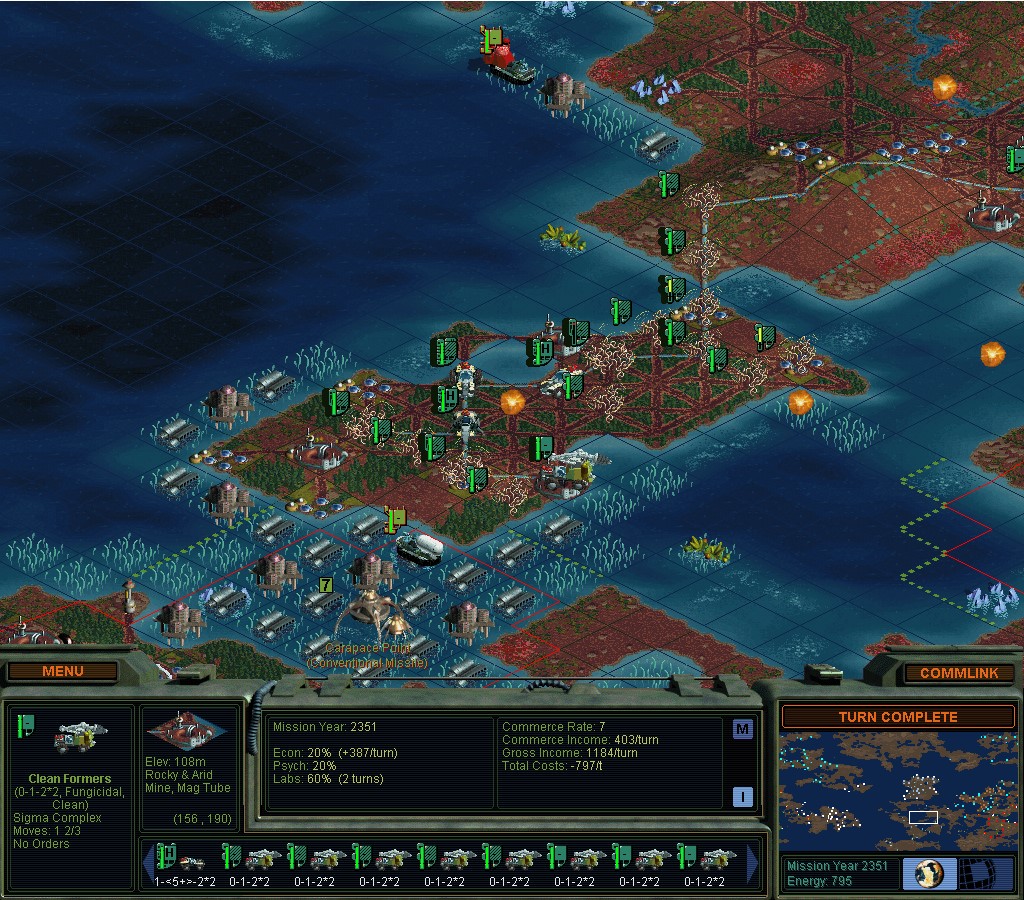This screenshot has height=900, width=1024.
Task: Select the I button in info panel
Action: [742, 797]
